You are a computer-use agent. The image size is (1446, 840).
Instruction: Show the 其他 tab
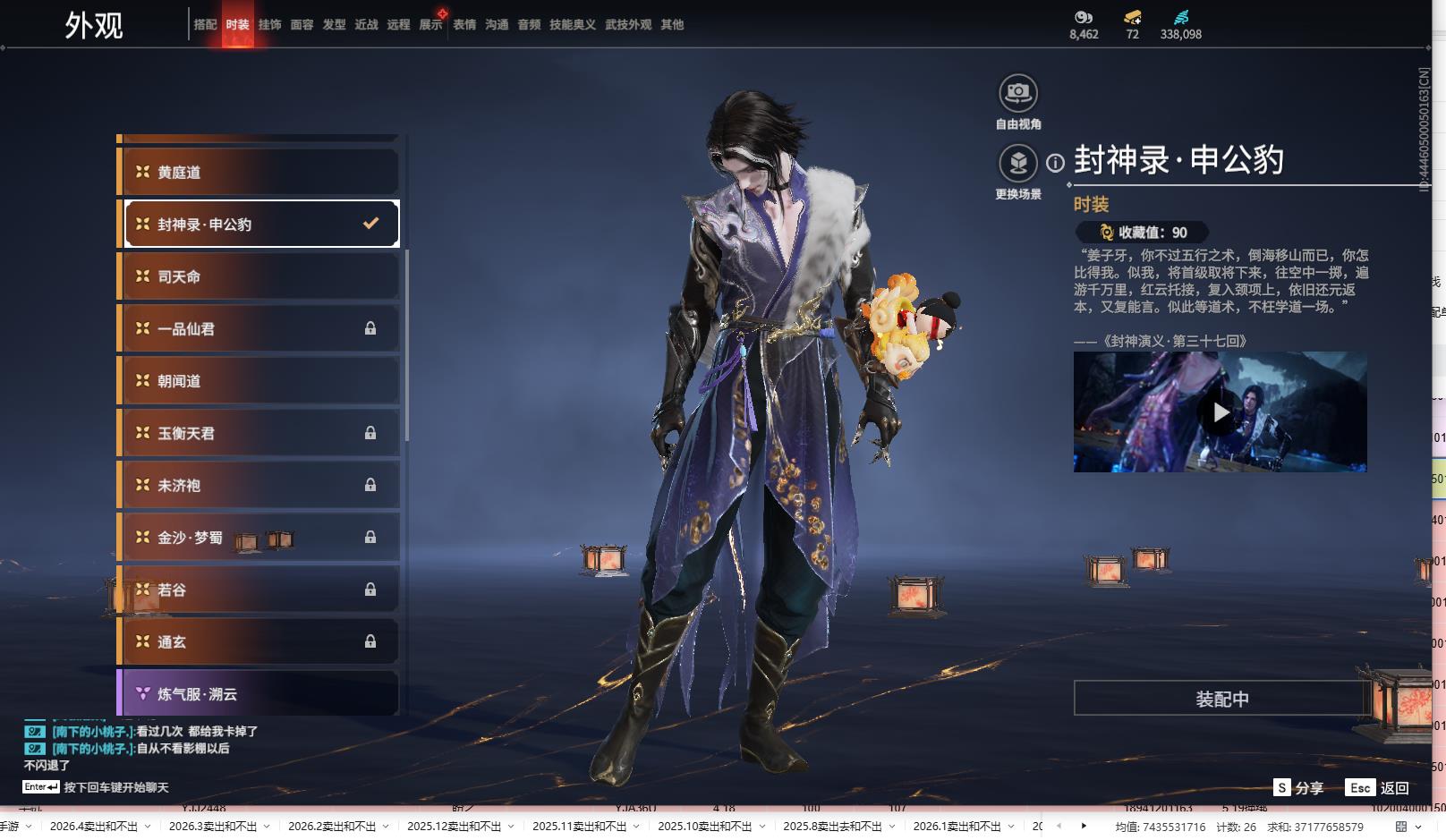pos(672,25)
